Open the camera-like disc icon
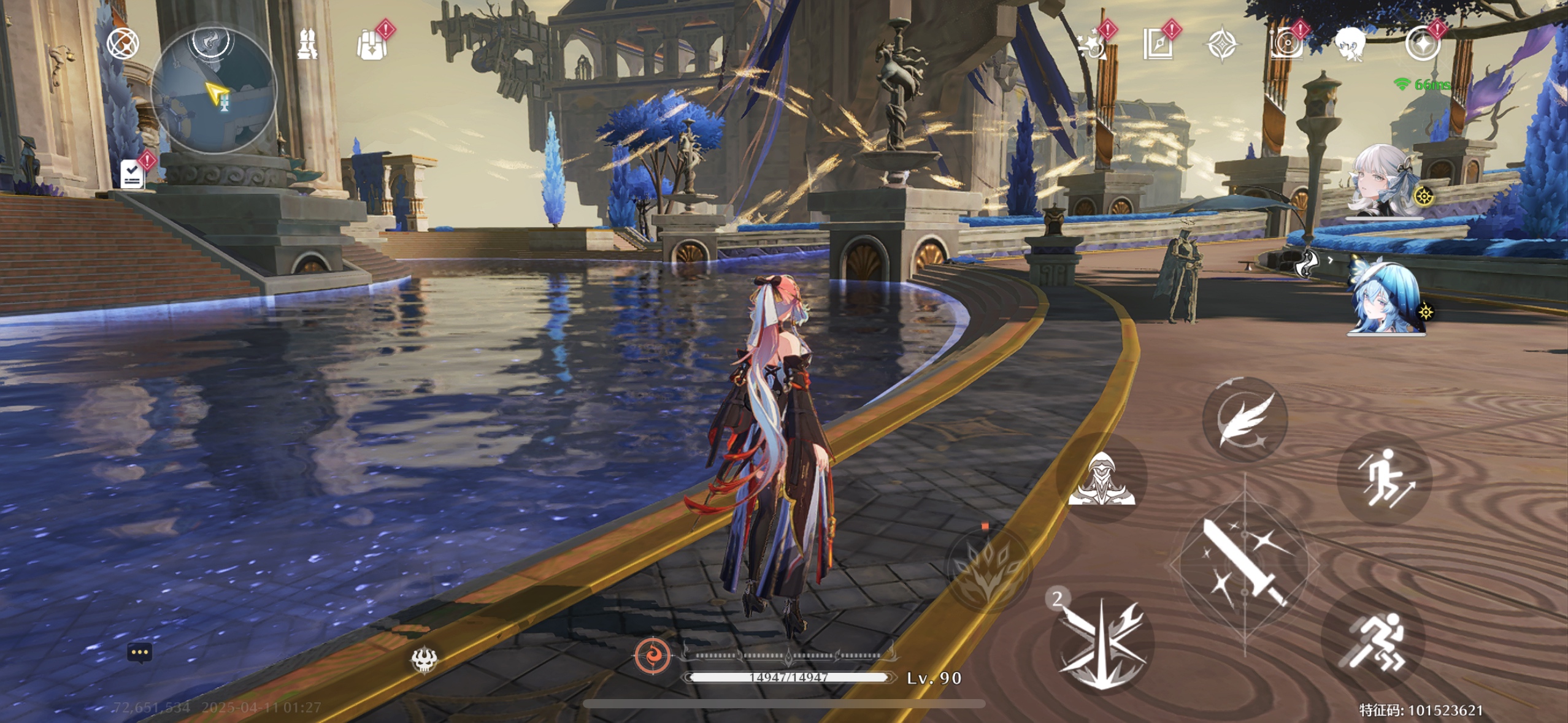This screenshot has width=1568, height=723. click(1286, 44)
